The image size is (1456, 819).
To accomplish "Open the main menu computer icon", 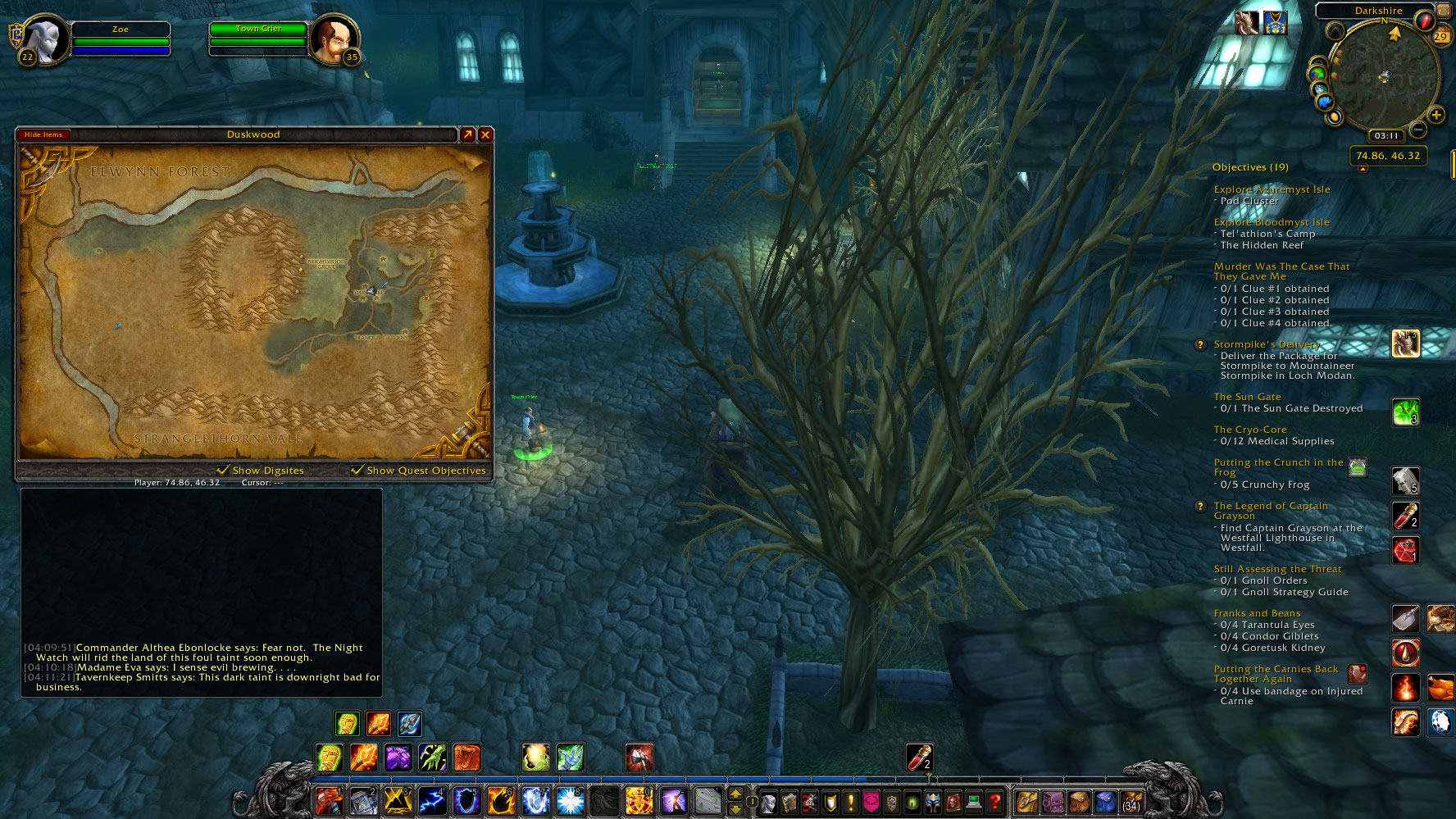I will pos(973,802).
